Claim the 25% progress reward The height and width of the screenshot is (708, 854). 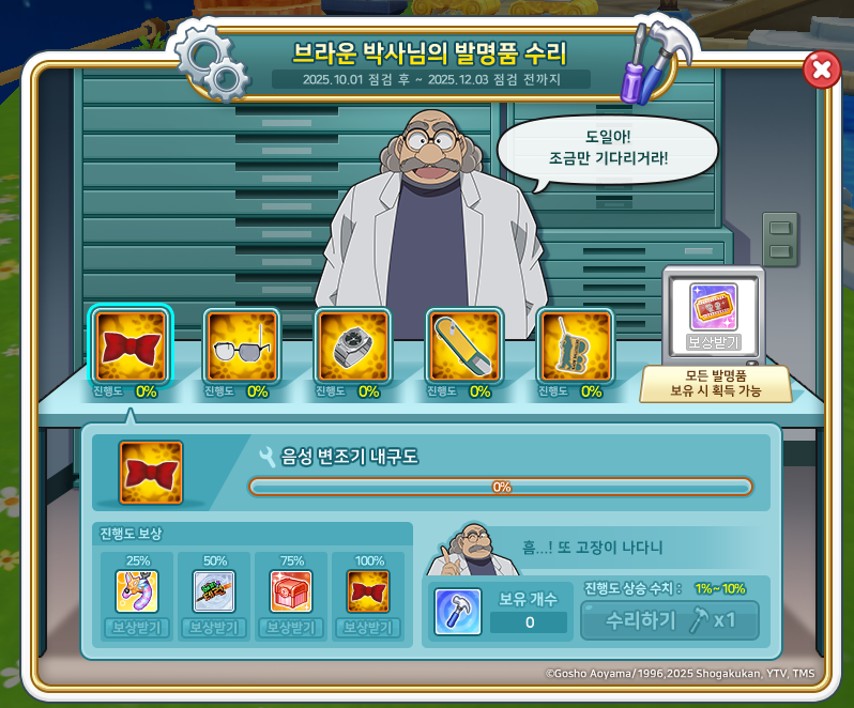pos(137,628)
